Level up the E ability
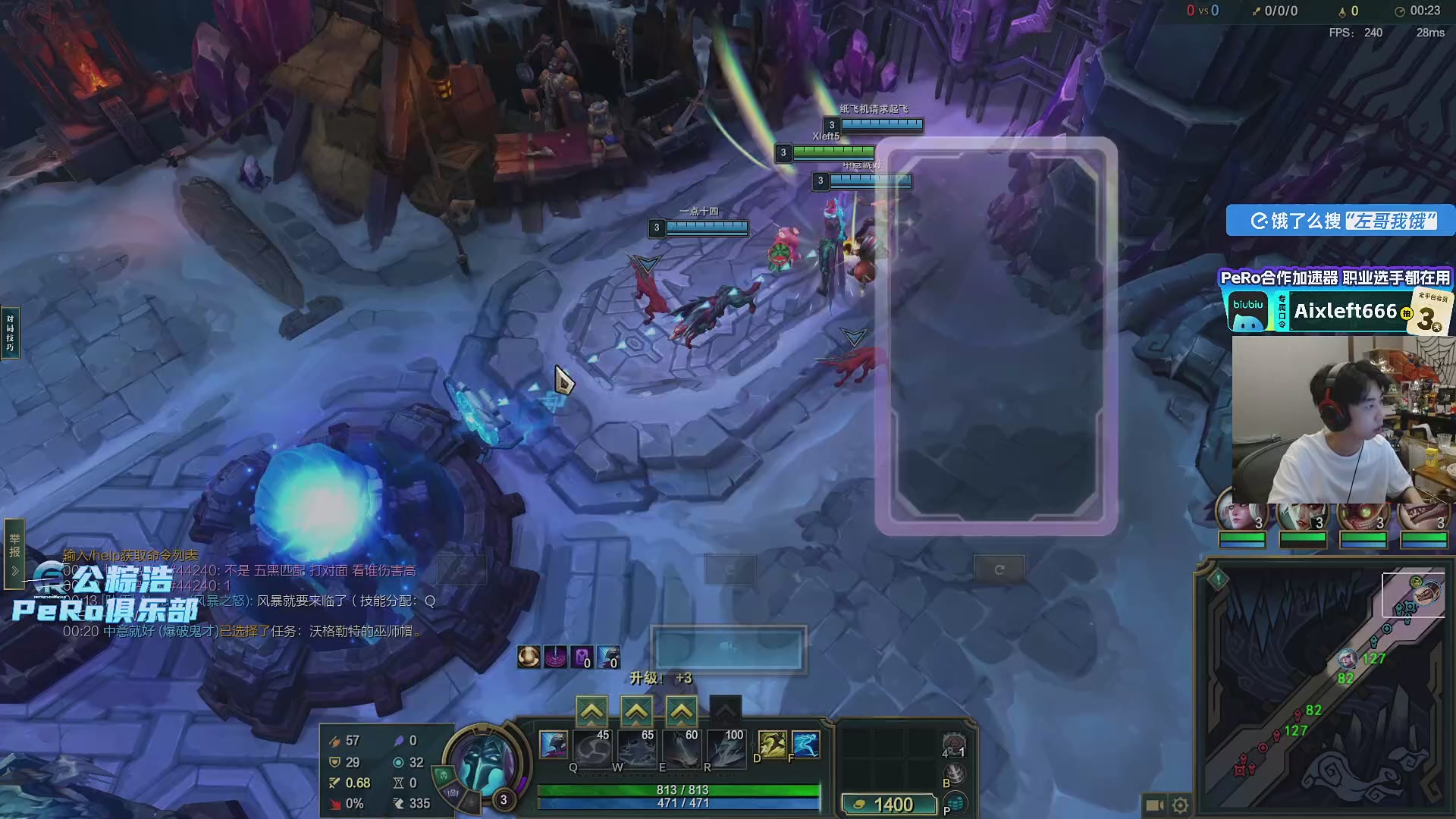Viewport: 1456px width, 819px height. [x=681, y=712]
